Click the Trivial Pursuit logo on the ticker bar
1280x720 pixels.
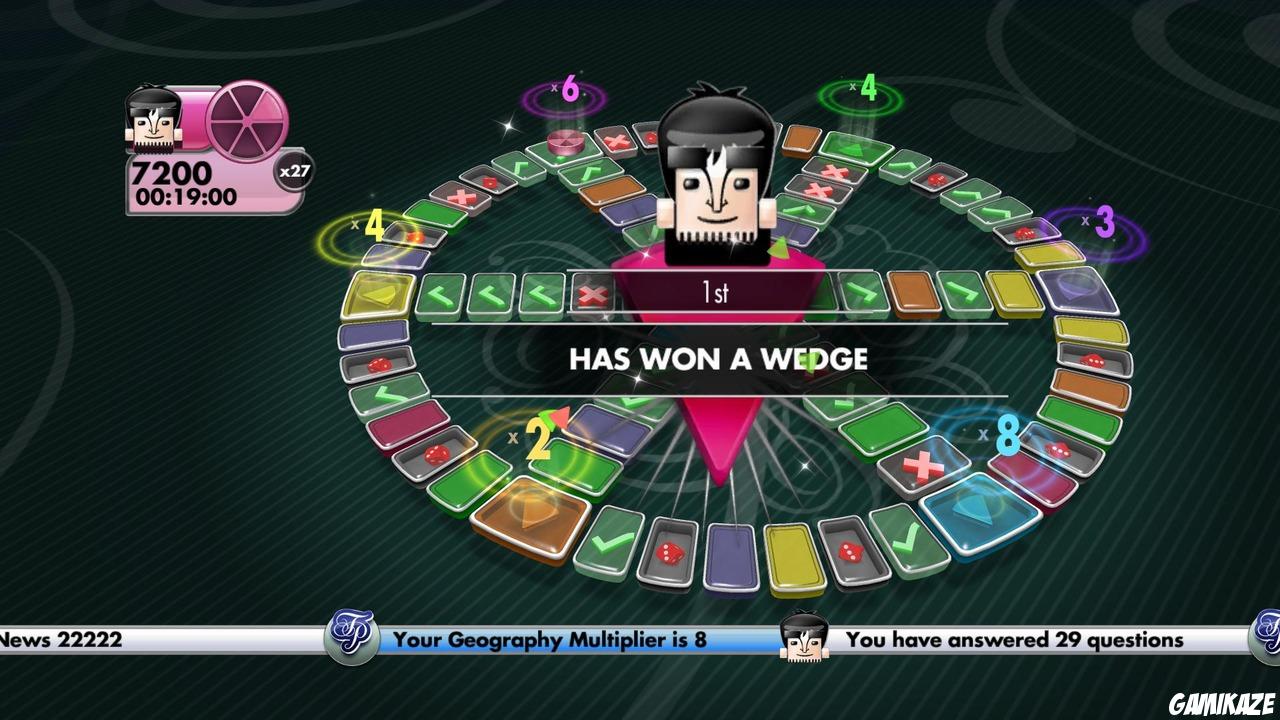coord(352,637)
